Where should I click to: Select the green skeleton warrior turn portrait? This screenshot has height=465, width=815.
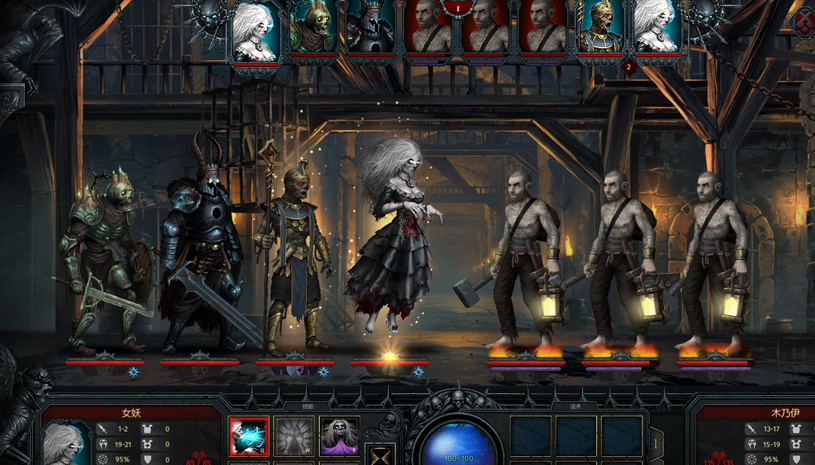click(x=313, y=27)
